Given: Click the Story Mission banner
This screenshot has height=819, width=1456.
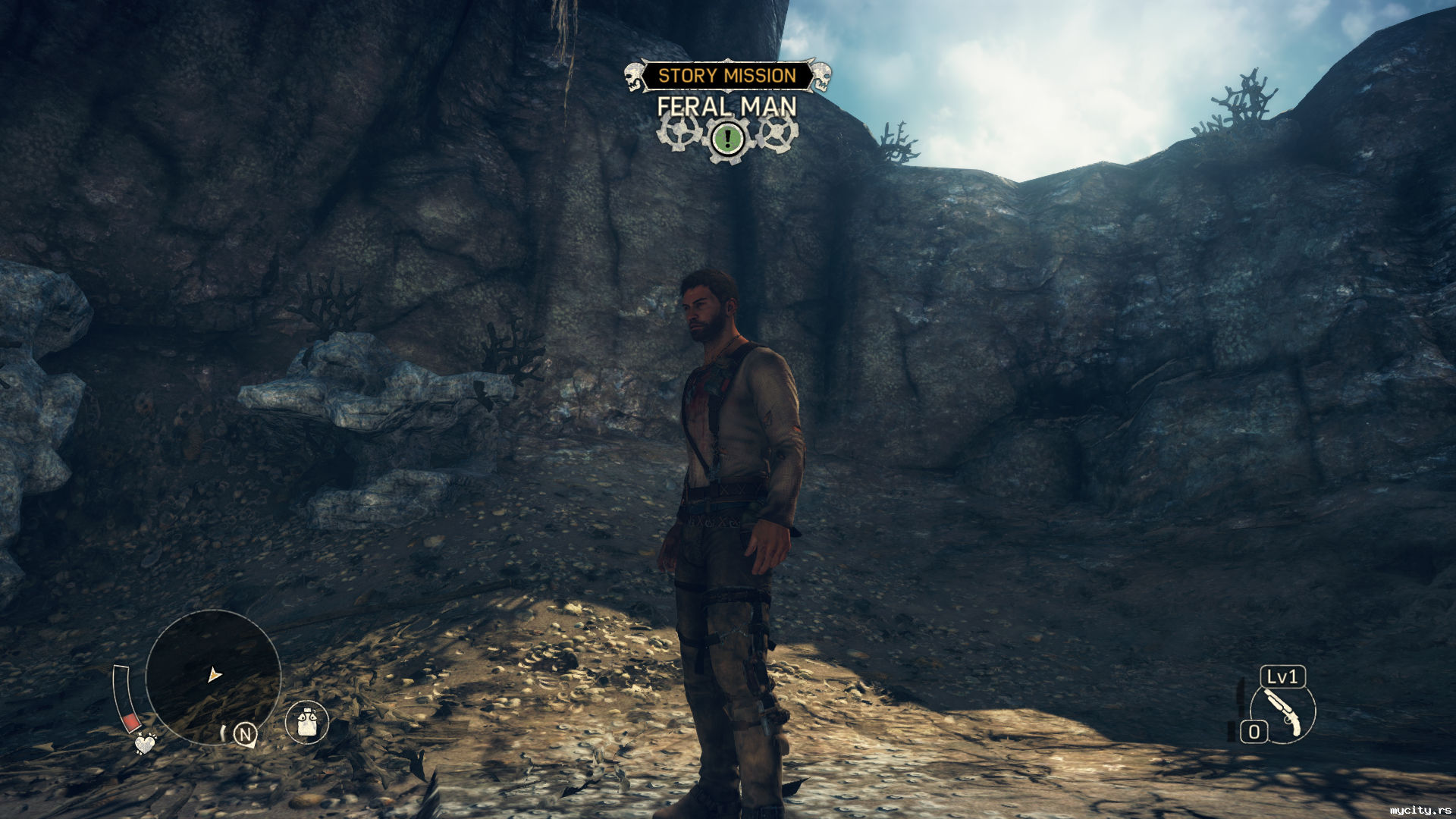Looking at the screenshot, I should pyautogui.click(x=726, y=76).
